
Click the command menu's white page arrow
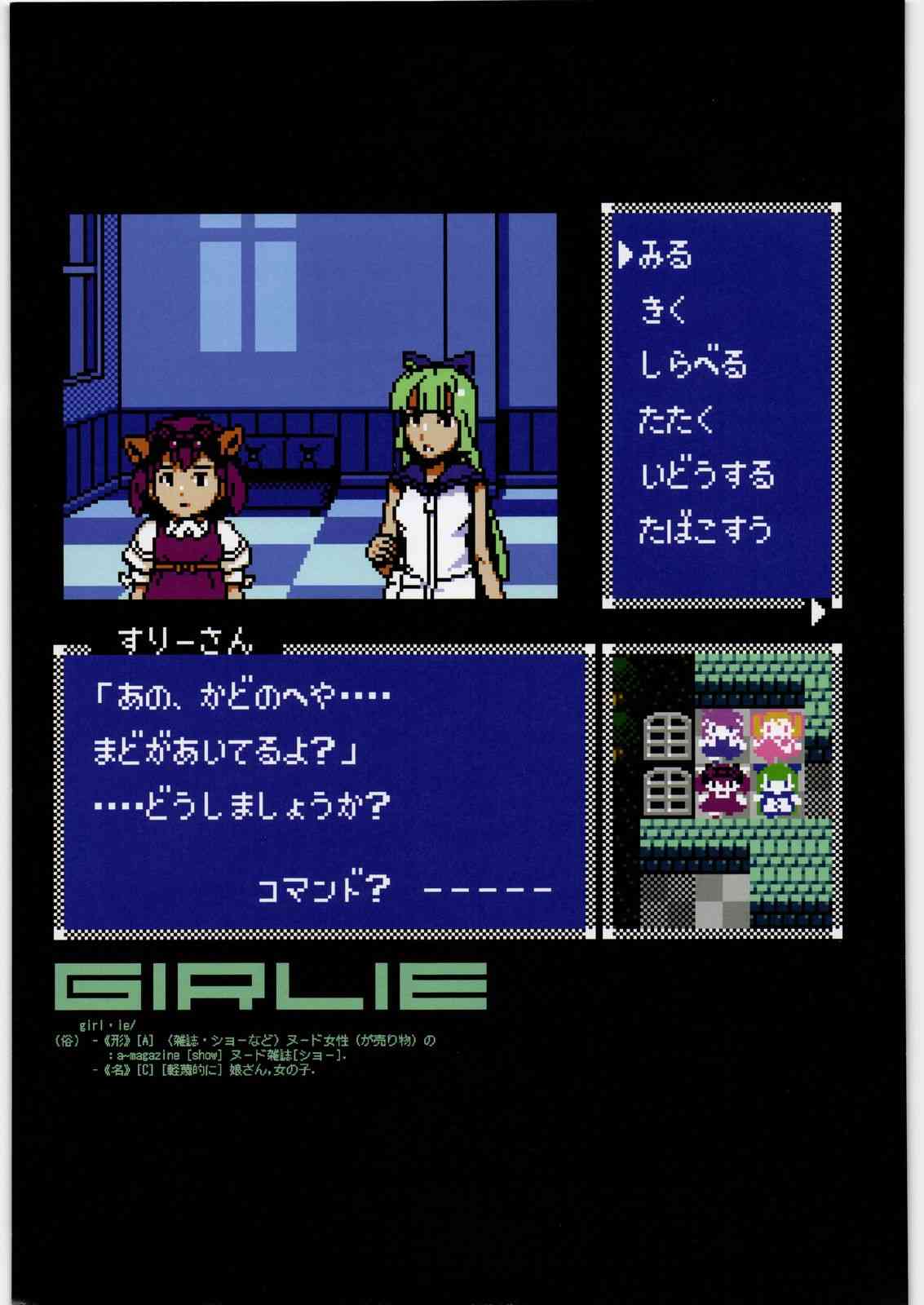pos(819,612)
